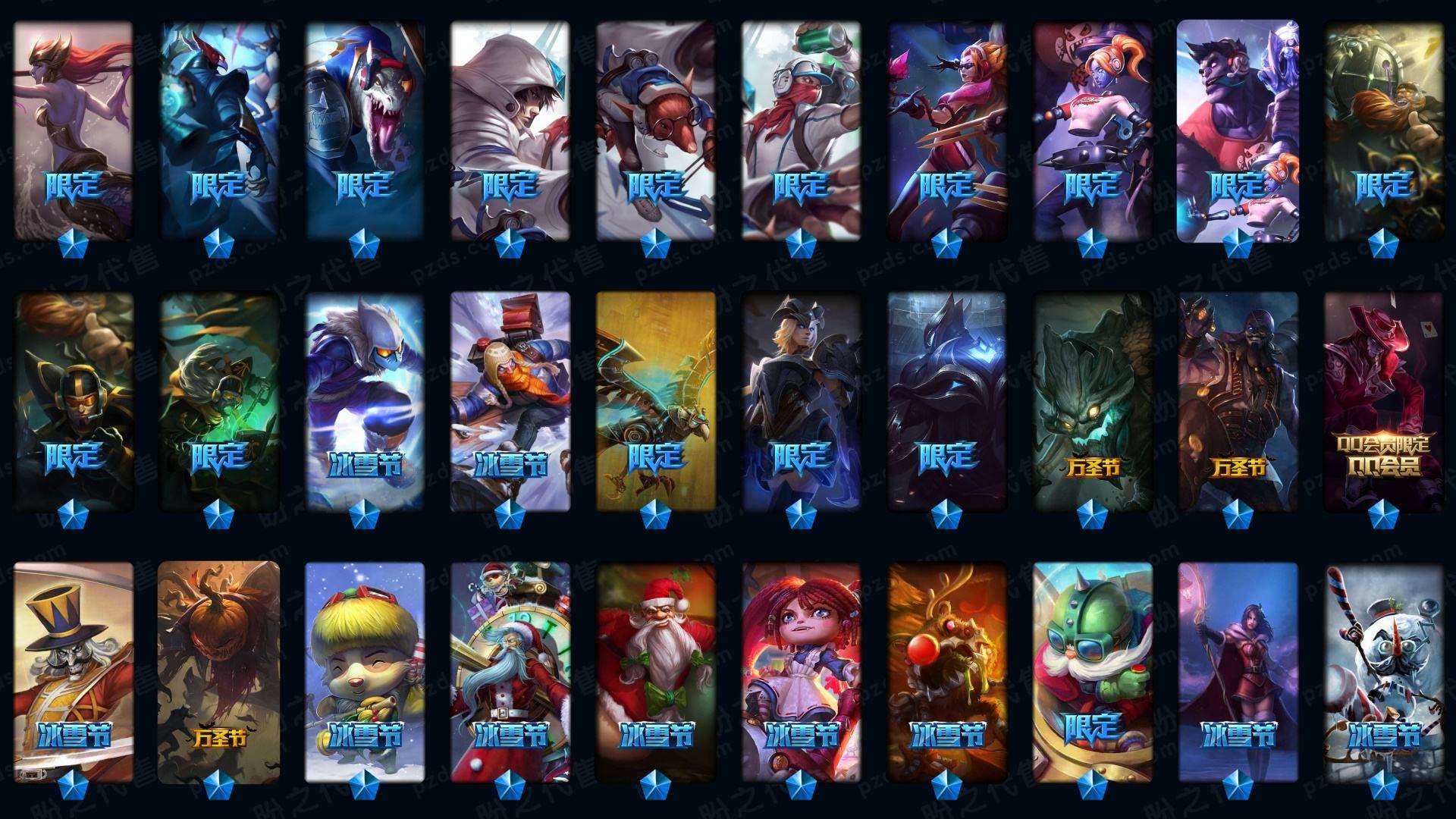Choose the pumpkin-head scarecrow skin card
Viewport: 1456px width, 819px height.
tap(218, 672)
